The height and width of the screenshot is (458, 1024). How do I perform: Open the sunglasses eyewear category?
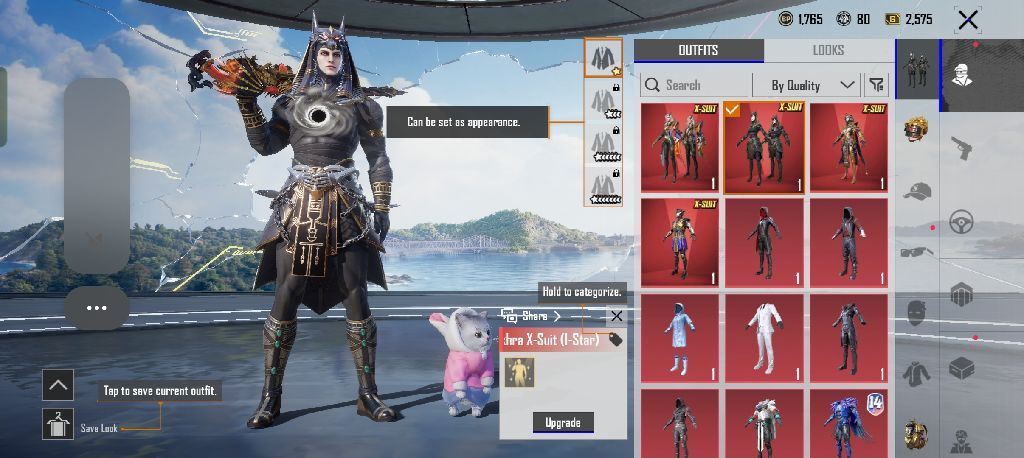tap(916, 252)
